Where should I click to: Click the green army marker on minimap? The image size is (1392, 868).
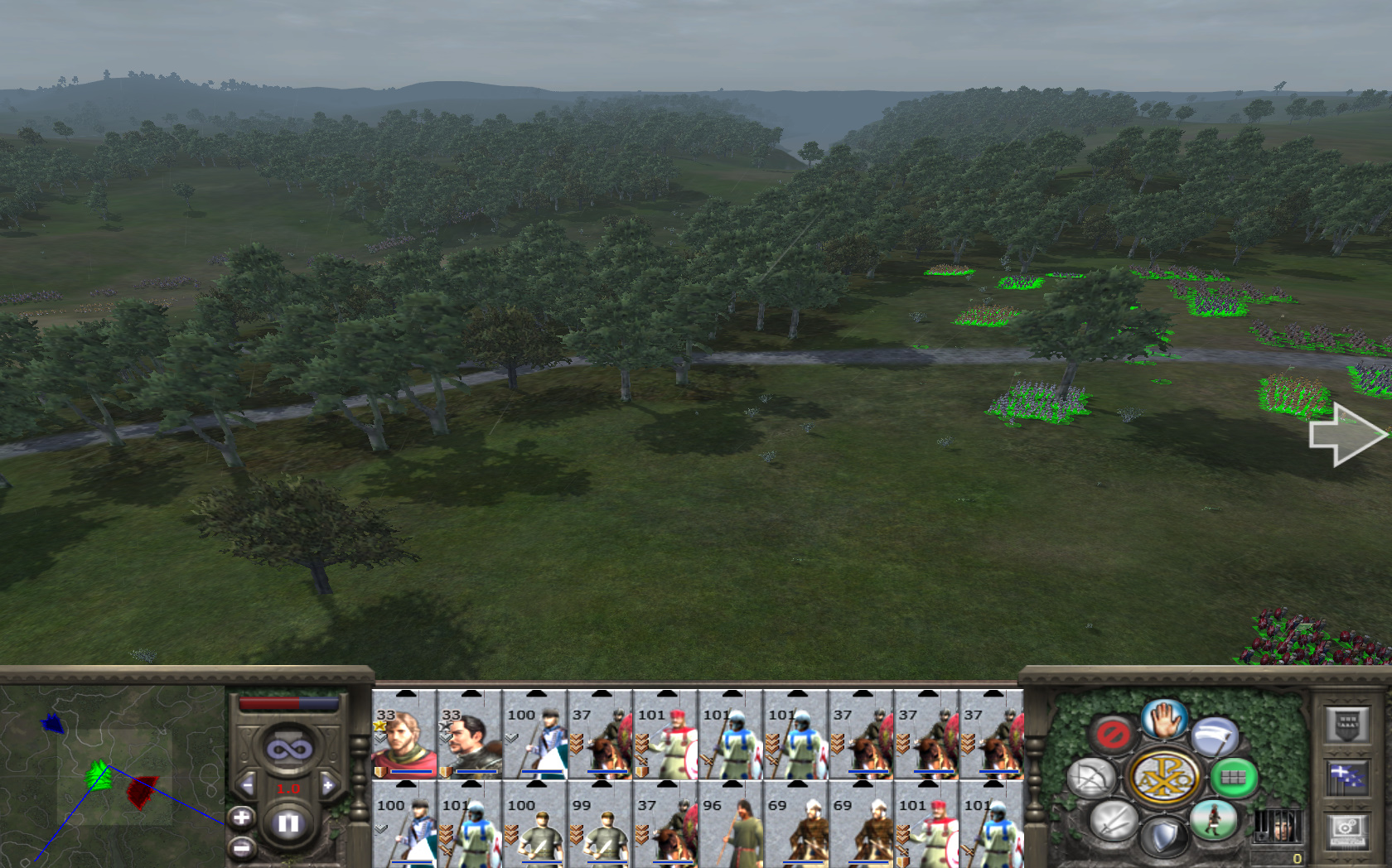tap(99, 775)
